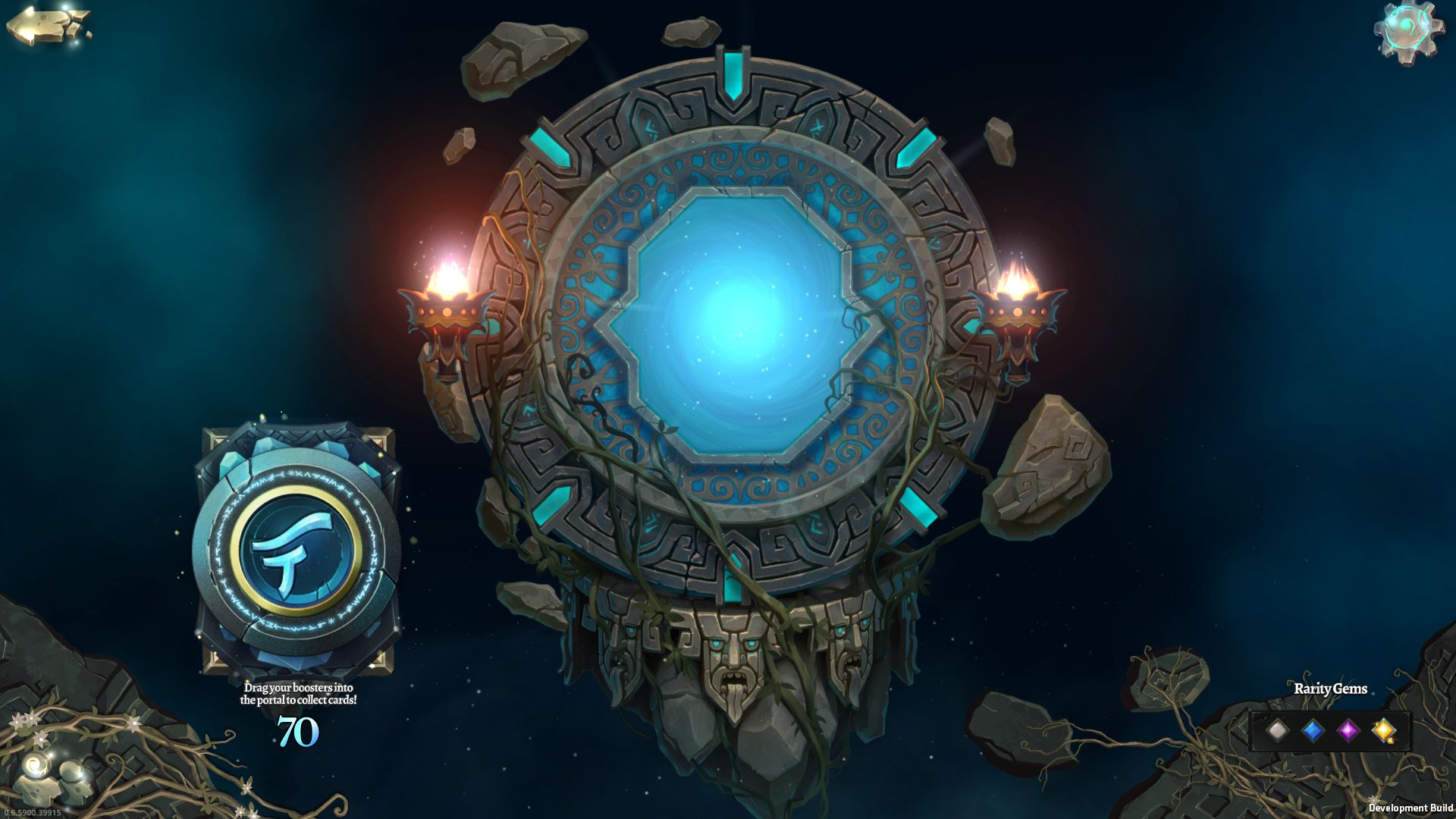Select the glowing gold legendary gem
Screen dimensions: 1456x819
tap(1385, 730)
